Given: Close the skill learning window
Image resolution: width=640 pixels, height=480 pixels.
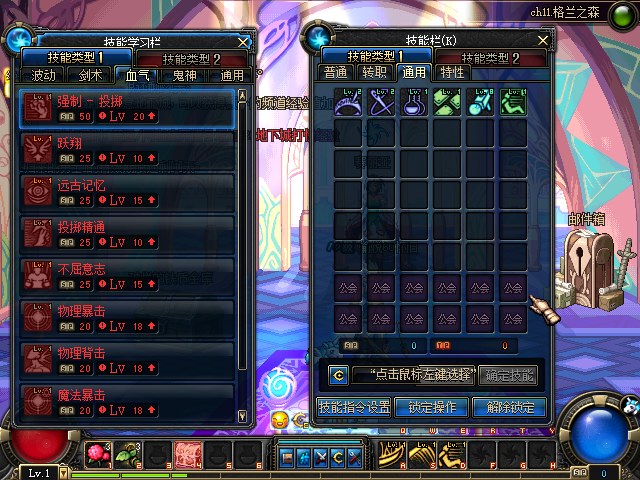Looking at the screenshot, I should [x=243, y=42].
